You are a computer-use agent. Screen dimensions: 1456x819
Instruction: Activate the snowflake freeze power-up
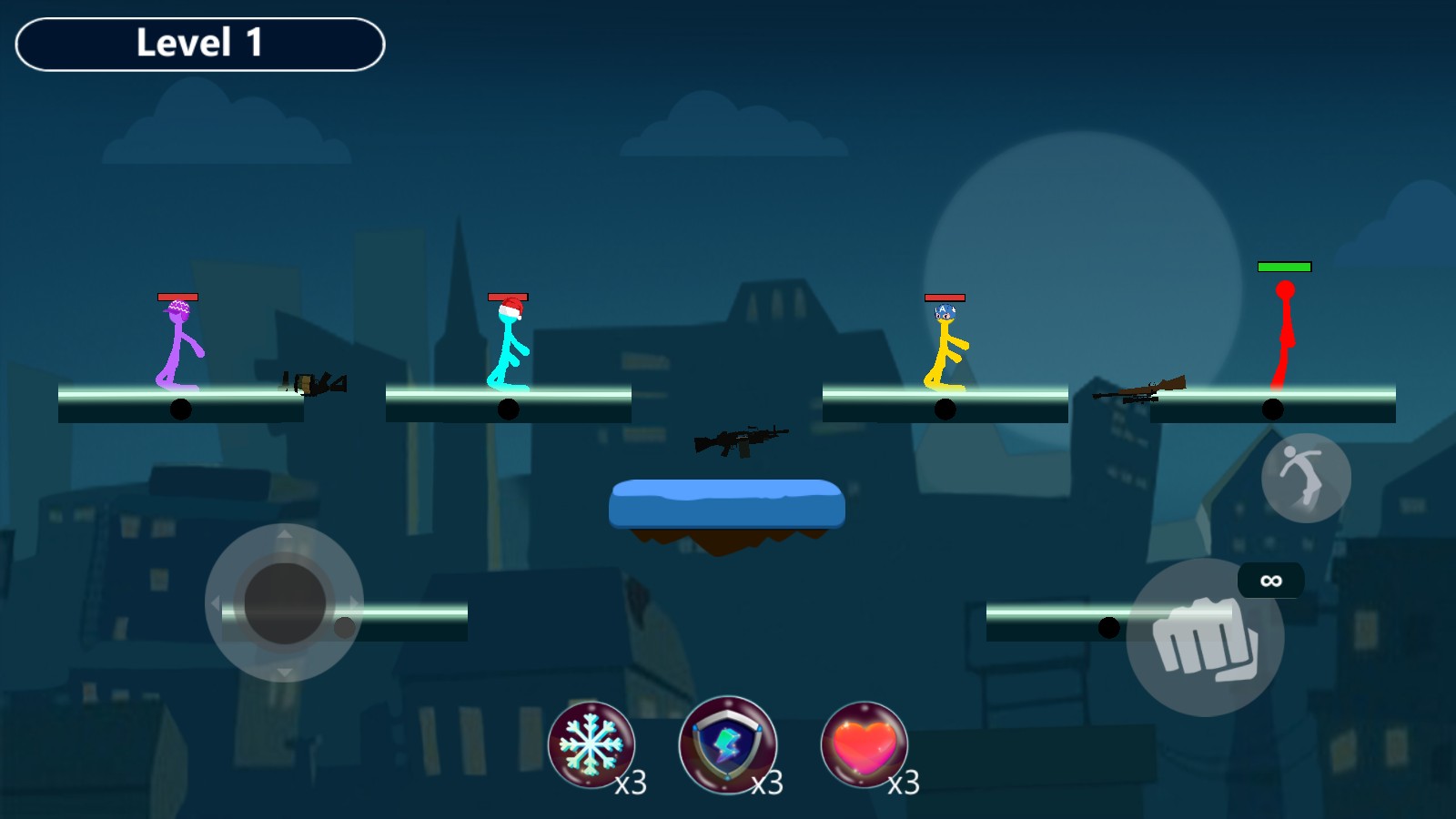point(591,744)
